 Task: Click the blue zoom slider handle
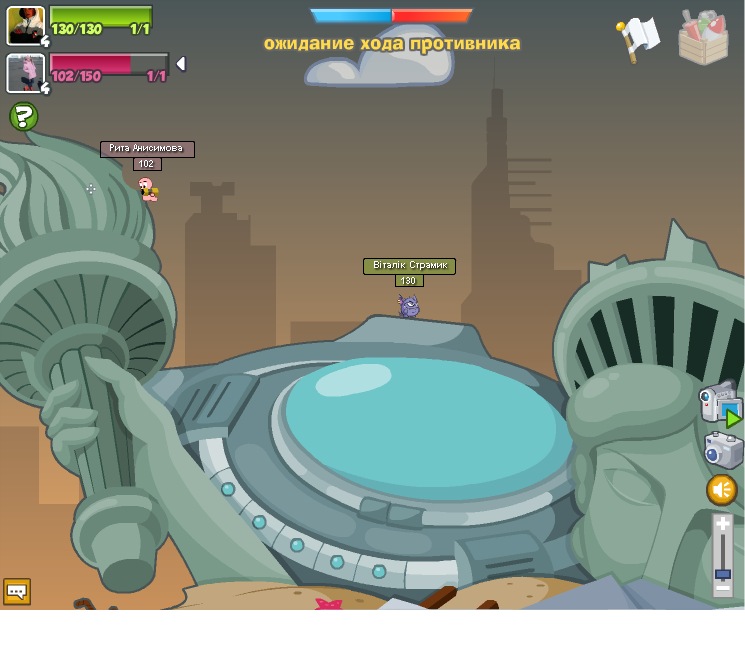[723, 575]
